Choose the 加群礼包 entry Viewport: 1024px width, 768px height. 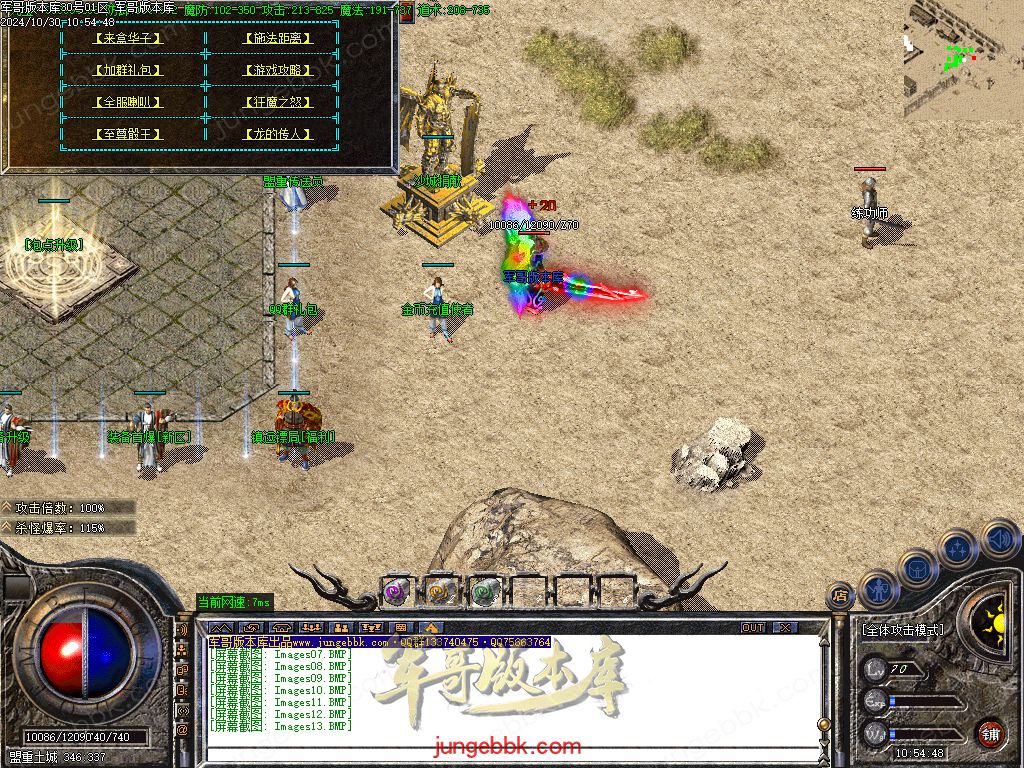click(126, 70)
